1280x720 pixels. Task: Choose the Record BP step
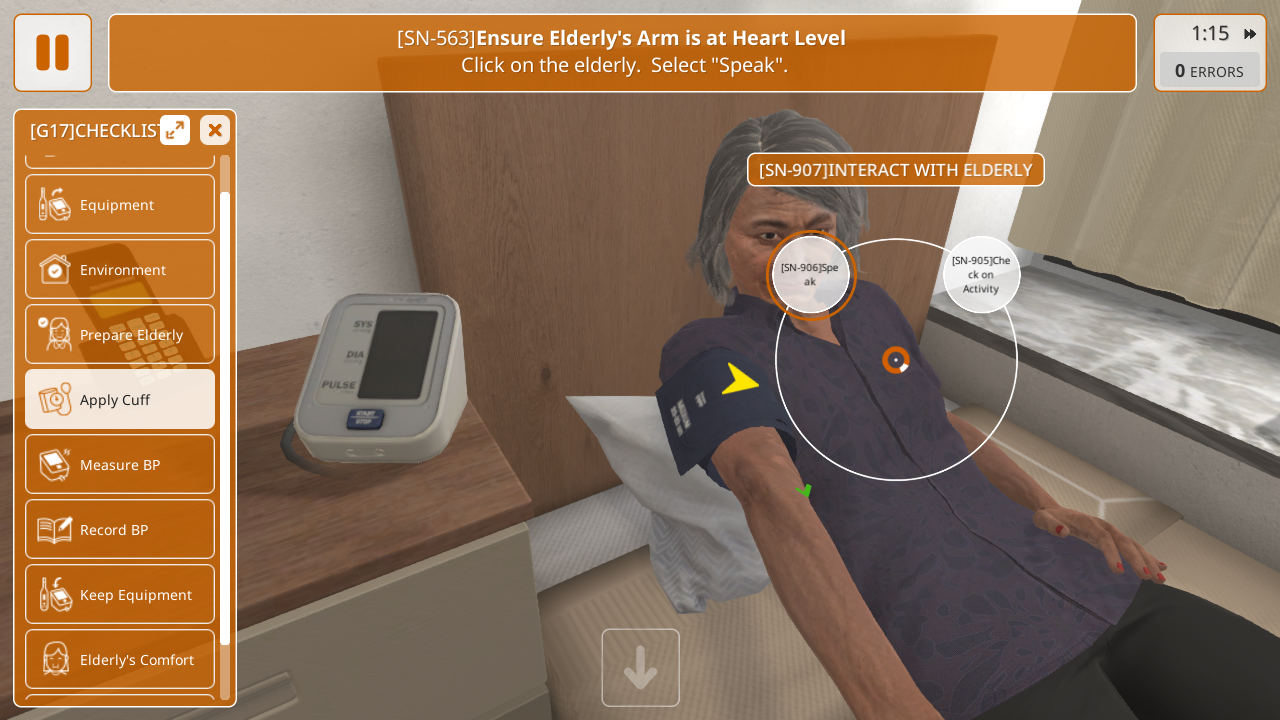(120, 529)
